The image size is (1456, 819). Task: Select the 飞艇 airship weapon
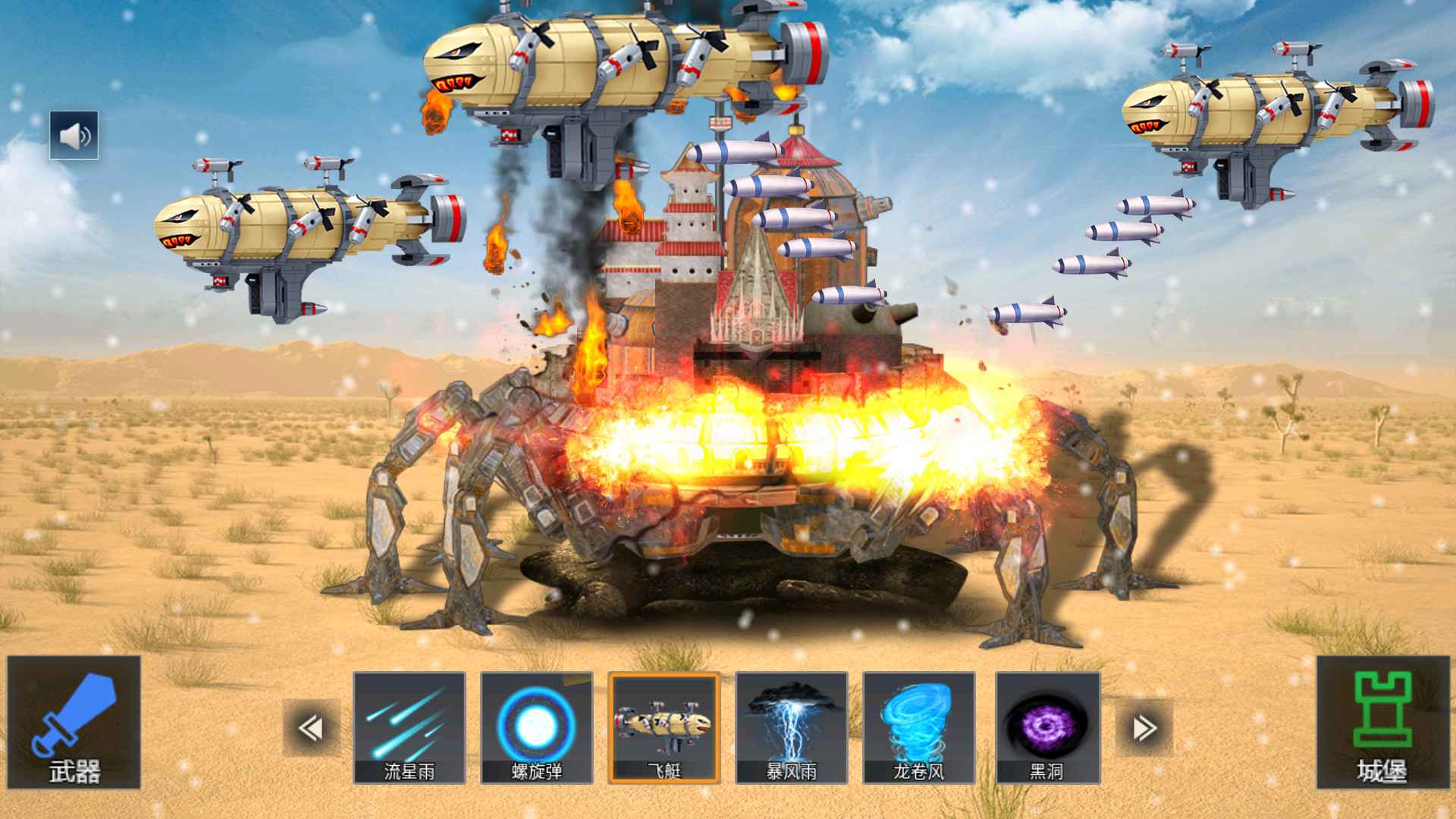click(664, 728)
